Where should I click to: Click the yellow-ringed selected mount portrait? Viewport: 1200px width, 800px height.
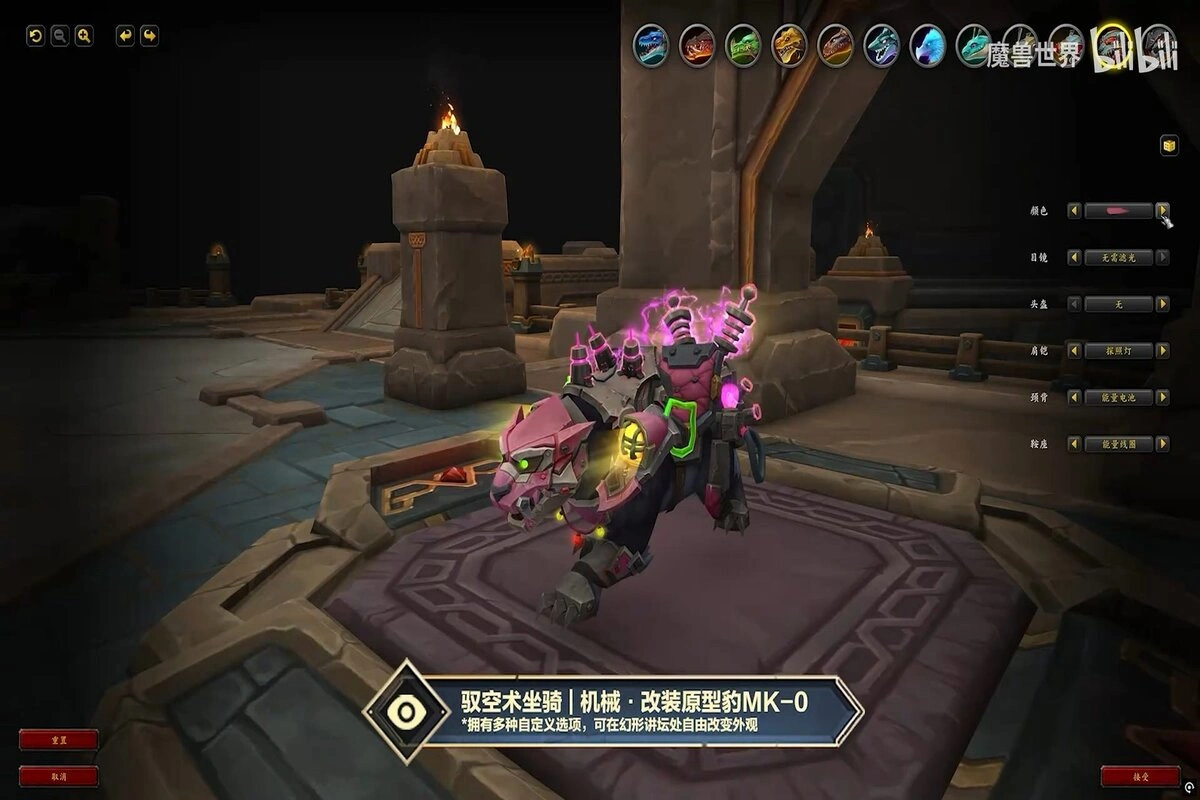coord(1111,43)
